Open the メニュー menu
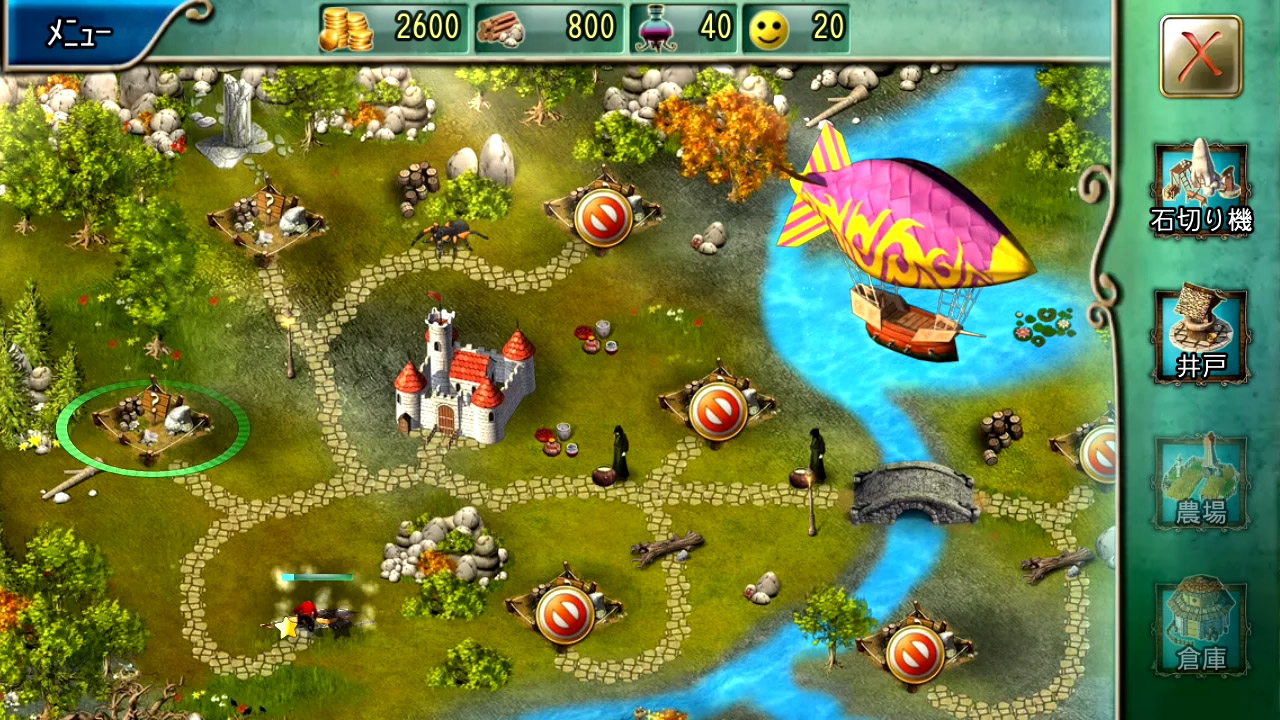This screenshot has height=720, width=1280. 80,33
